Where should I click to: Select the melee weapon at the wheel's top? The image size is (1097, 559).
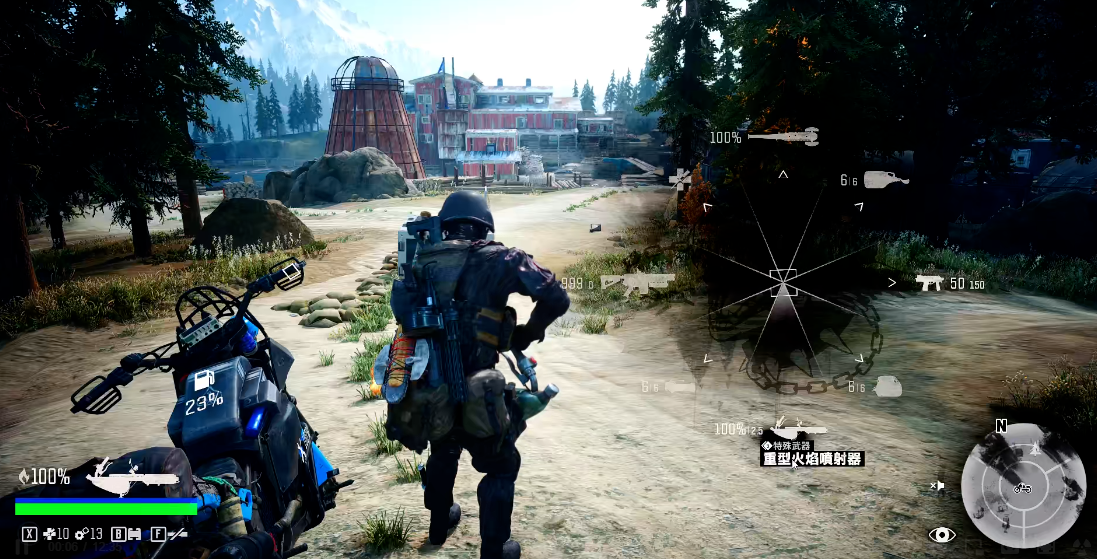click(x=783, y=136)
